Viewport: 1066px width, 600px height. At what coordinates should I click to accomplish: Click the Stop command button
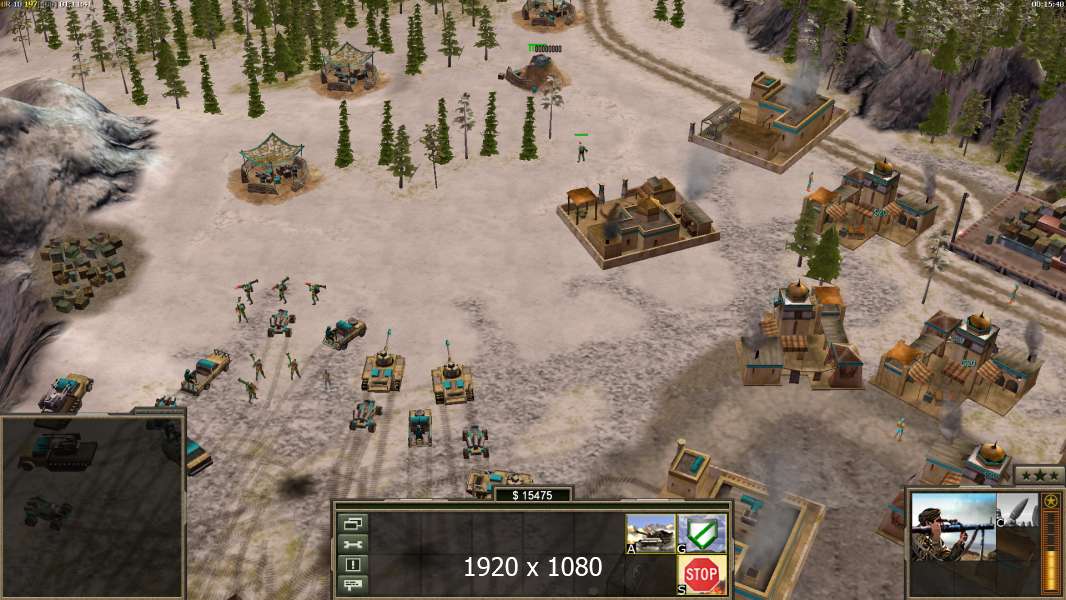[701, 574]
